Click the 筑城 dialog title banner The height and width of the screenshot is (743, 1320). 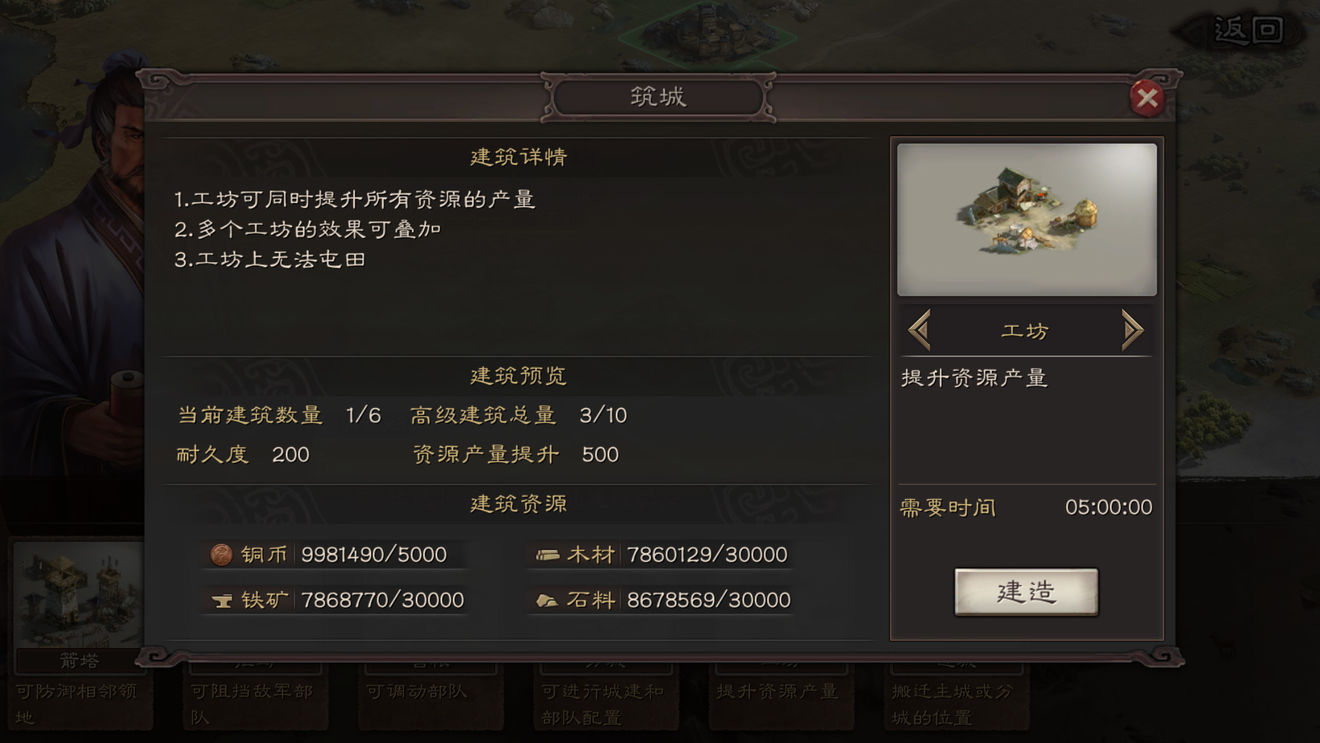657,95
